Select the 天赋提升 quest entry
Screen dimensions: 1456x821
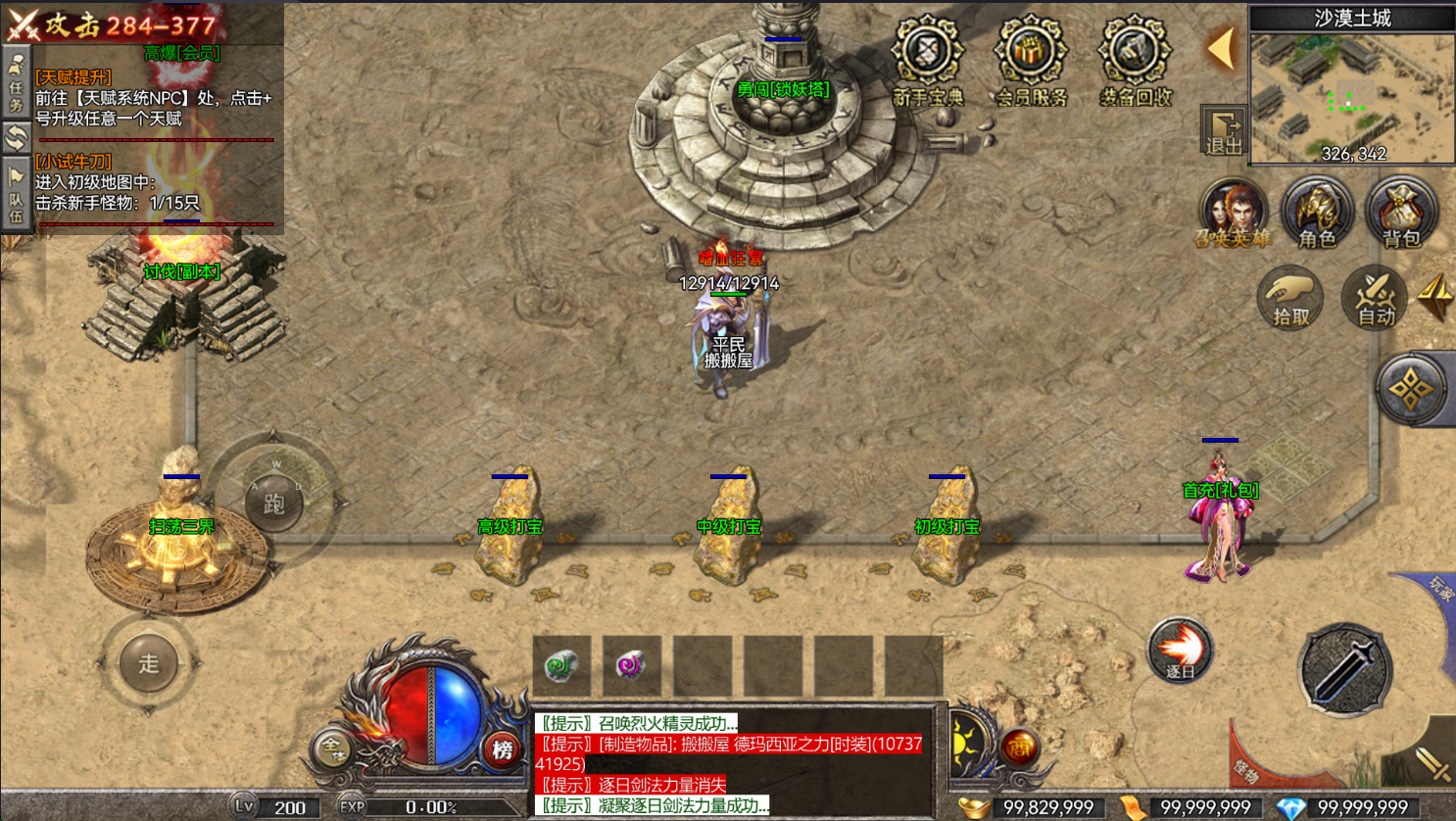tap(73, 76)
